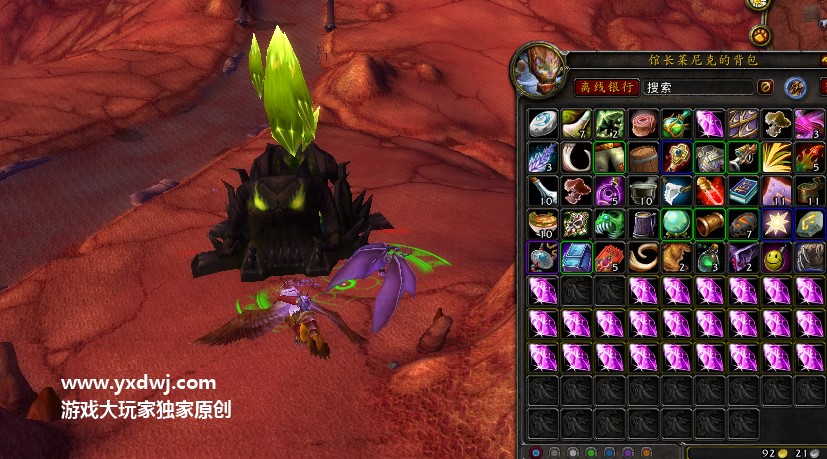Select the brass spyglass tube item
The image size is (827, 459).
(710, 224)
